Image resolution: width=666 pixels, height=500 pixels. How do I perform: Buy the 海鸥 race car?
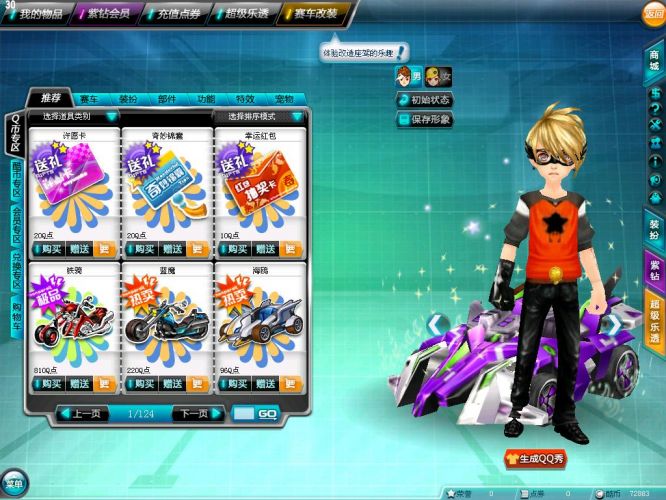pyautogui.click(x=232, y=383)
